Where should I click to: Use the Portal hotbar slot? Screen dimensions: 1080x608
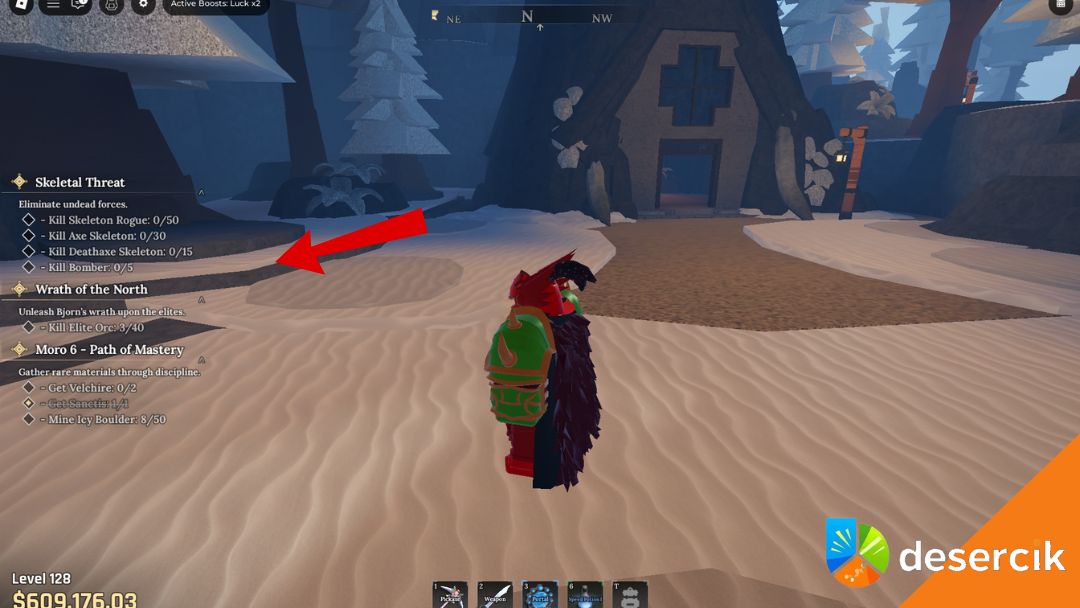point(540,594)
